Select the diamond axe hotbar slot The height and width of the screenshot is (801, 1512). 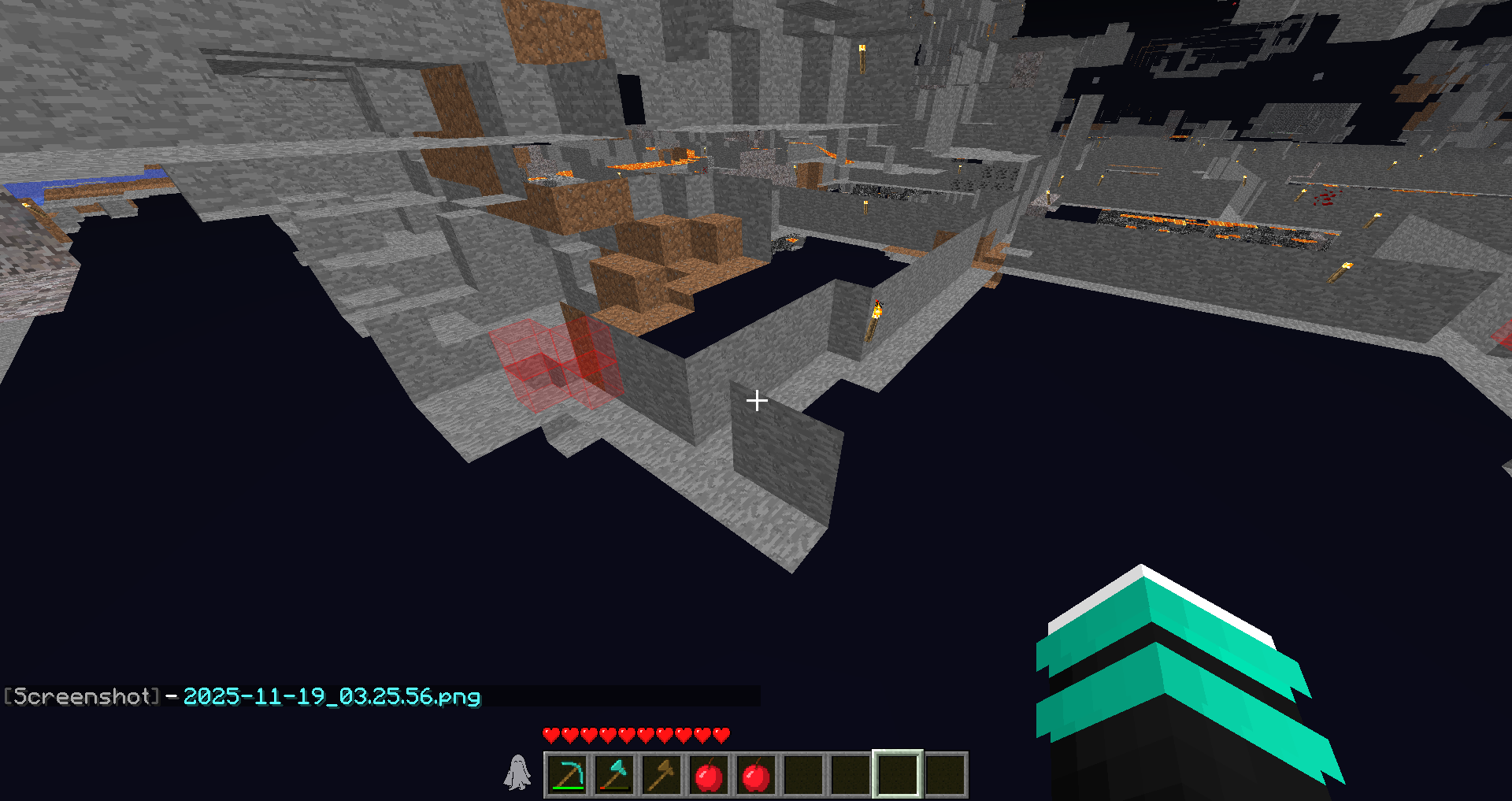614,775
